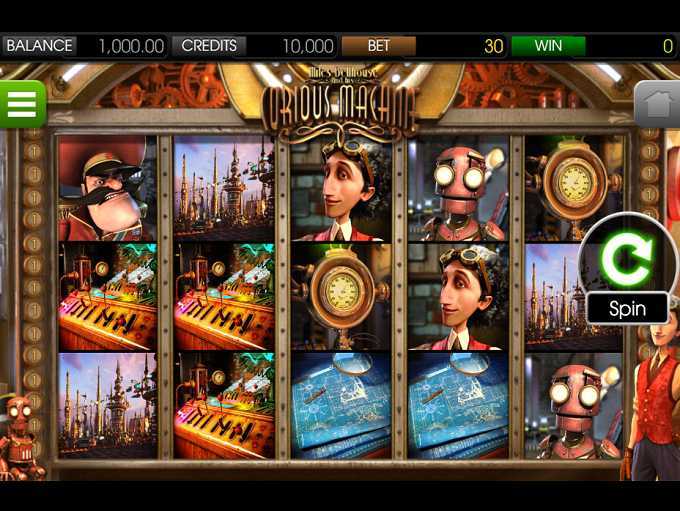Click the BET label button

(378, 46)
